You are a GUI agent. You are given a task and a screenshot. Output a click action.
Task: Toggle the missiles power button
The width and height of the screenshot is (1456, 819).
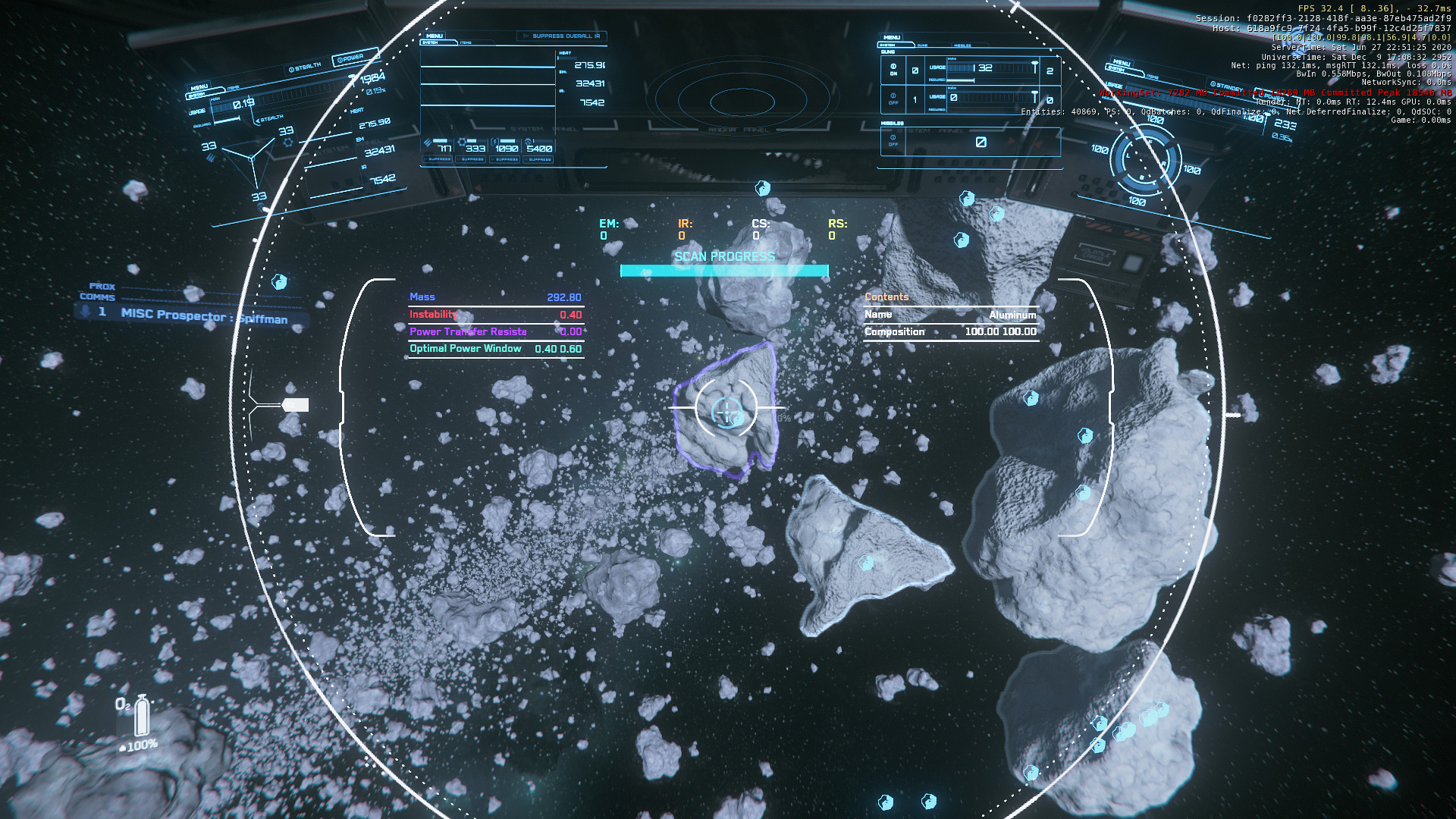click(x=893, y=140)
